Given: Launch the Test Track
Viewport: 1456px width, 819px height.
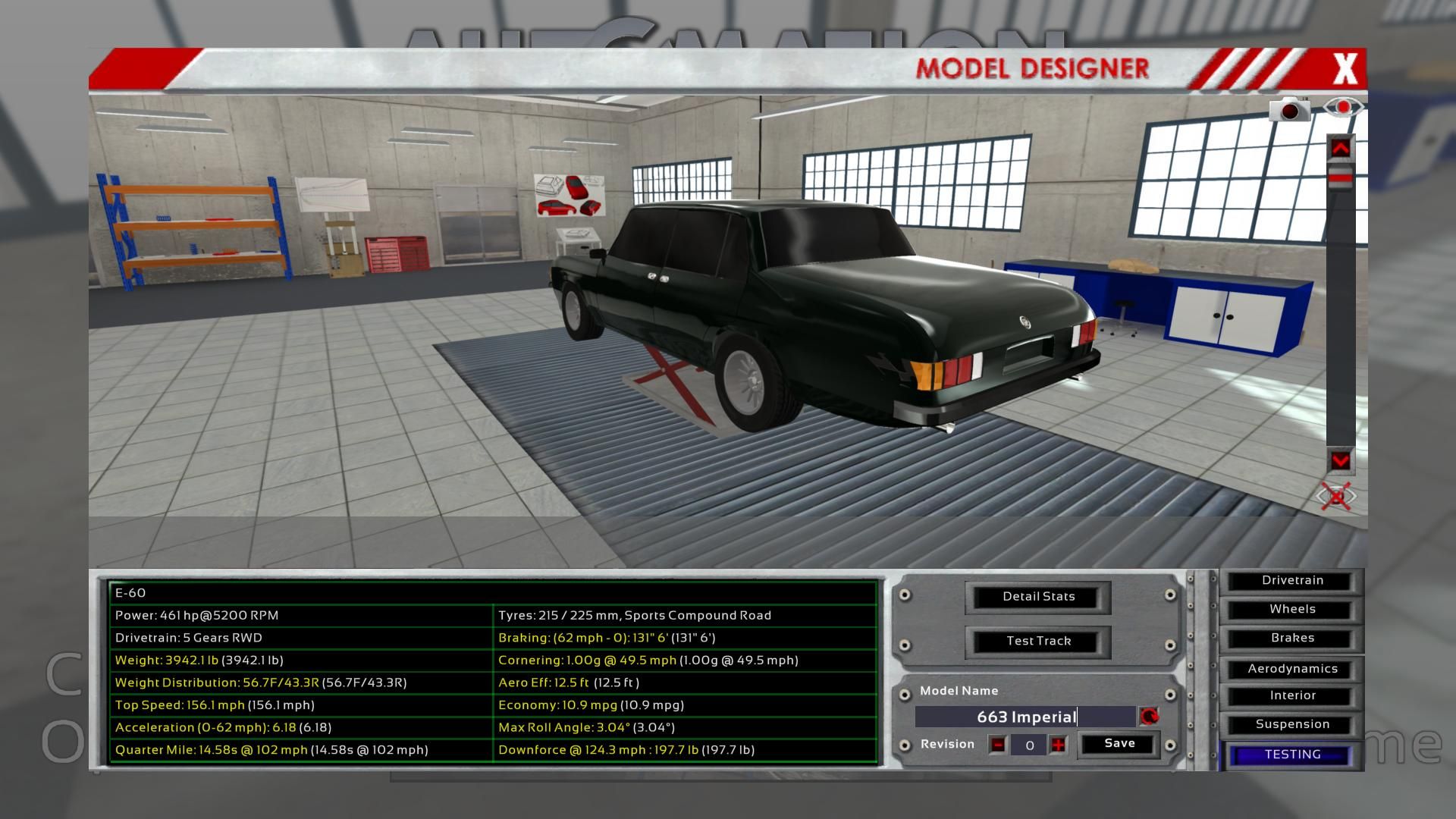Looking at the screenshot, I should pyautogui.click(x=1038, y=642).
